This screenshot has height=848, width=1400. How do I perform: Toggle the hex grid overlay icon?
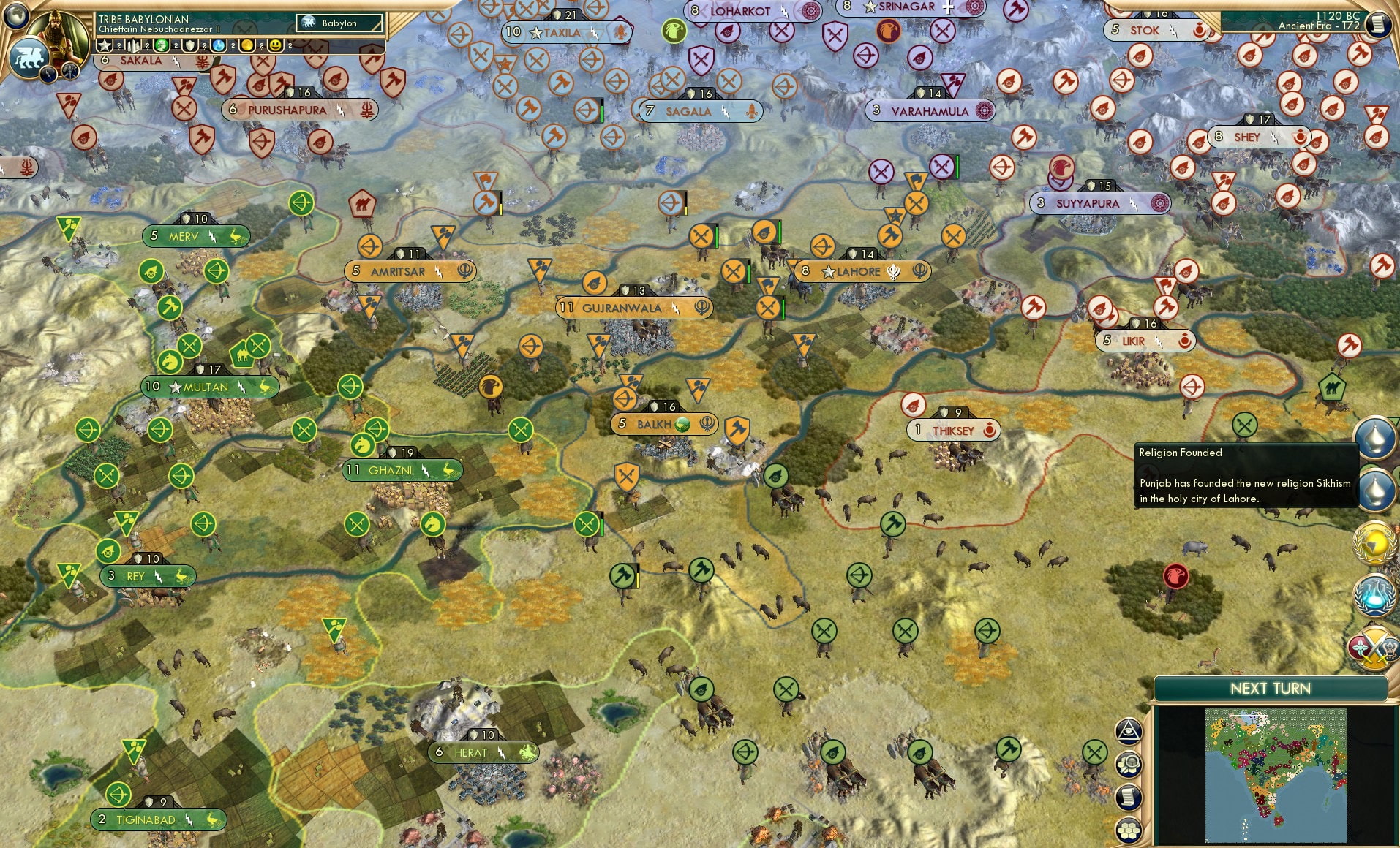coord(1128,829)
